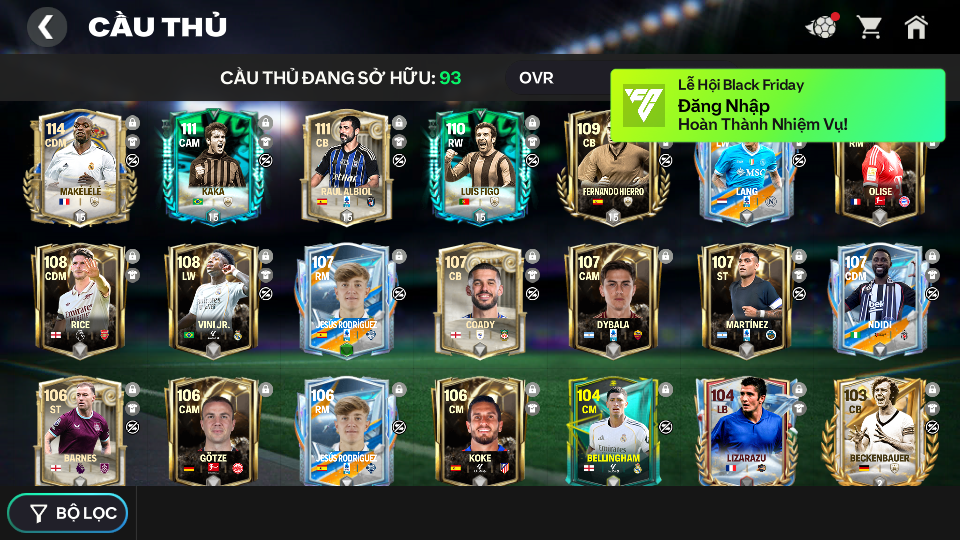Go back with the arrow button
960x540 pixels.
(x=46, y=27)
